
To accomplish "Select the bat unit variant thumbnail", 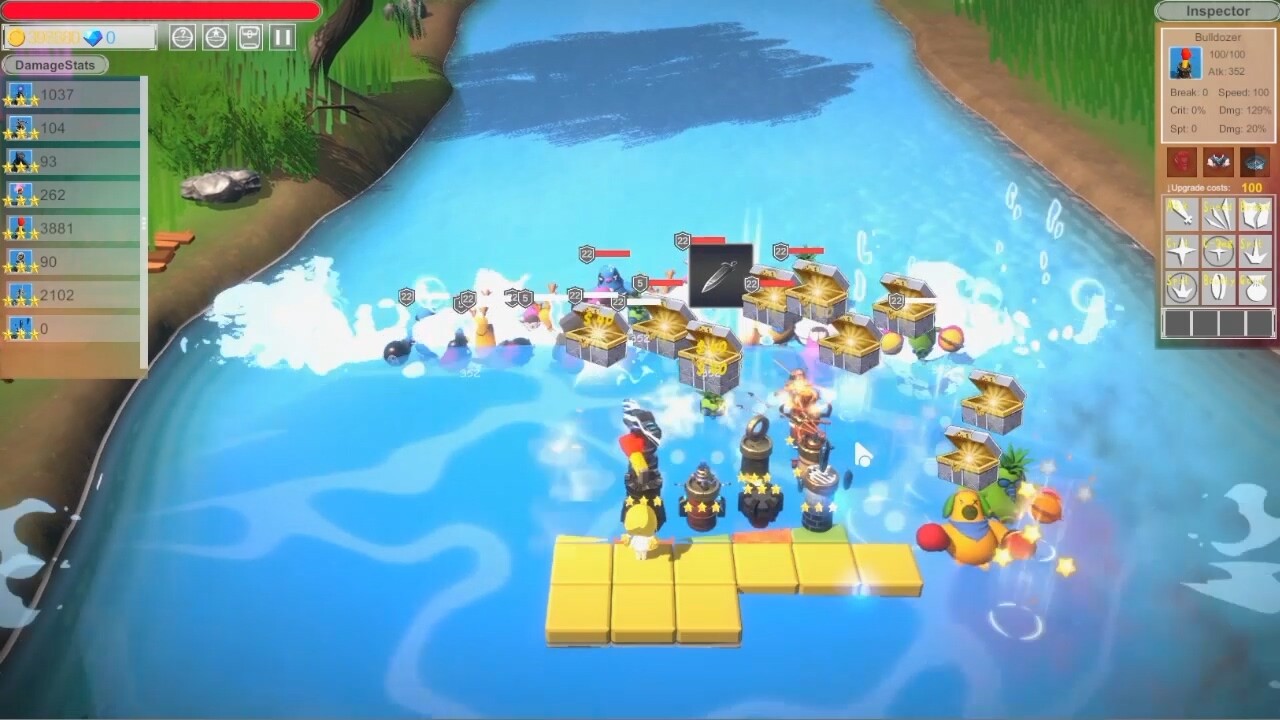I will coord(1218,160).
